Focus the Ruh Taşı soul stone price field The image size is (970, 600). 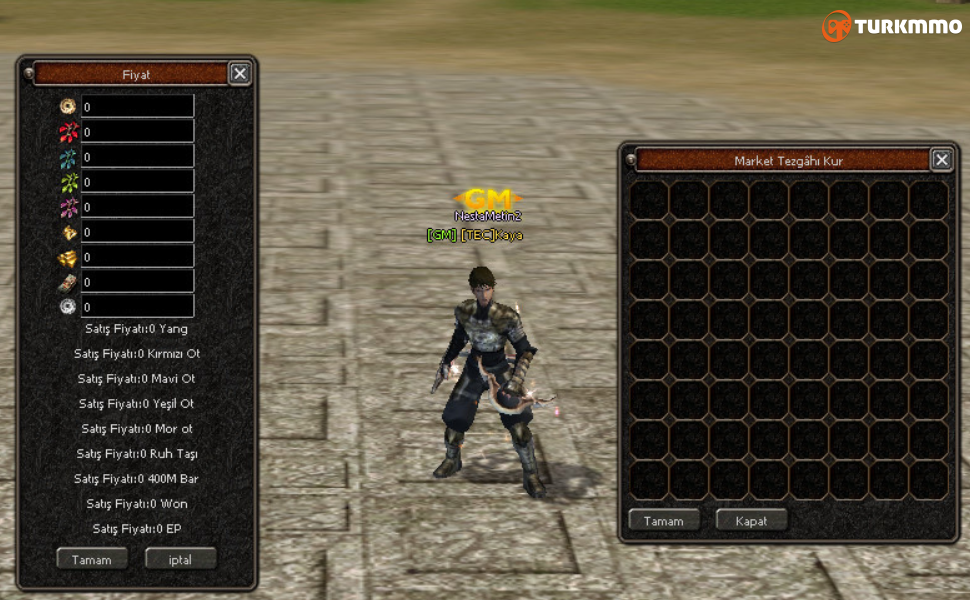point(137,231)
